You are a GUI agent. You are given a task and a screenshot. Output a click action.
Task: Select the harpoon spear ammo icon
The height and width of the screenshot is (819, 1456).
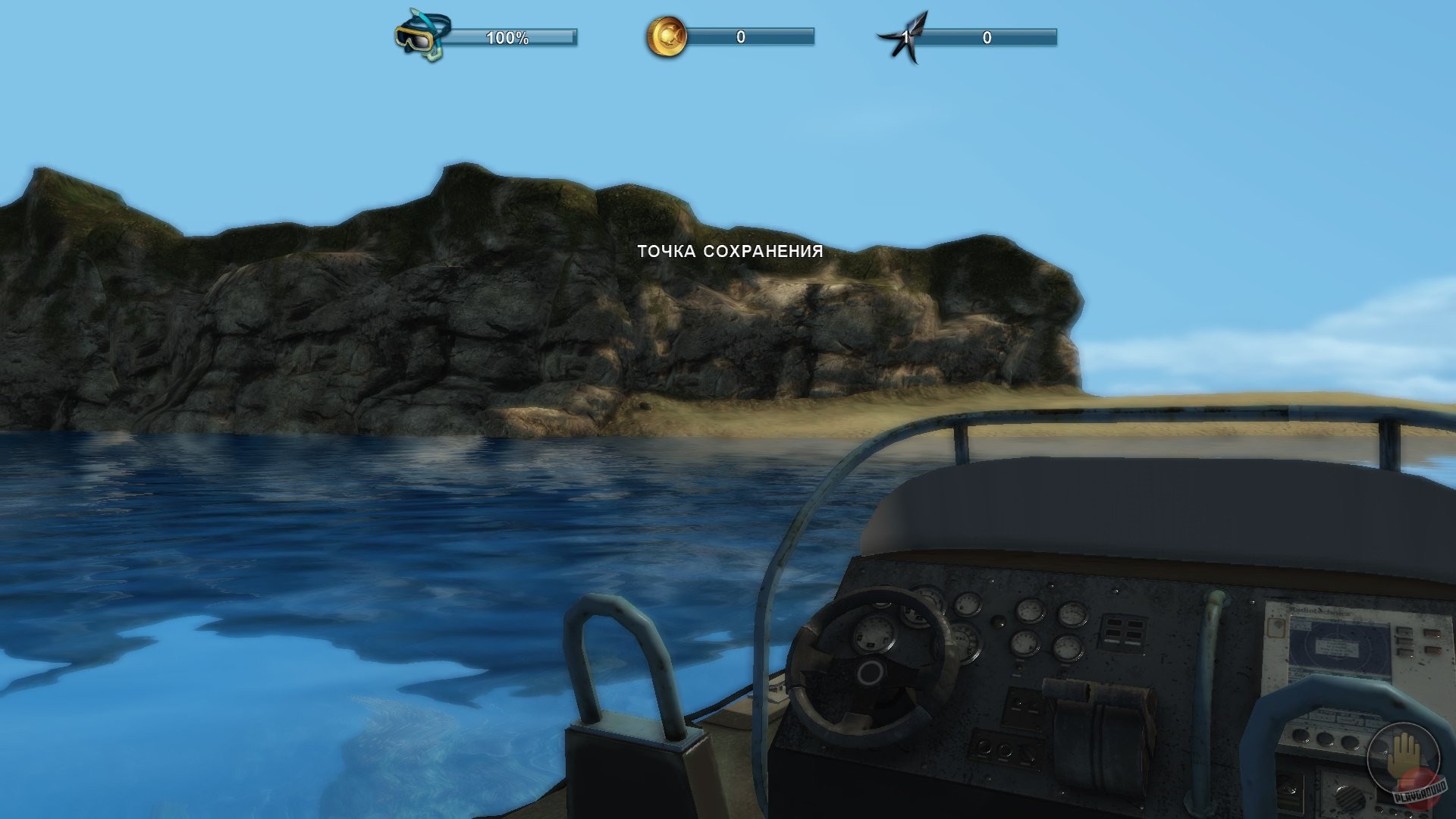907,33
